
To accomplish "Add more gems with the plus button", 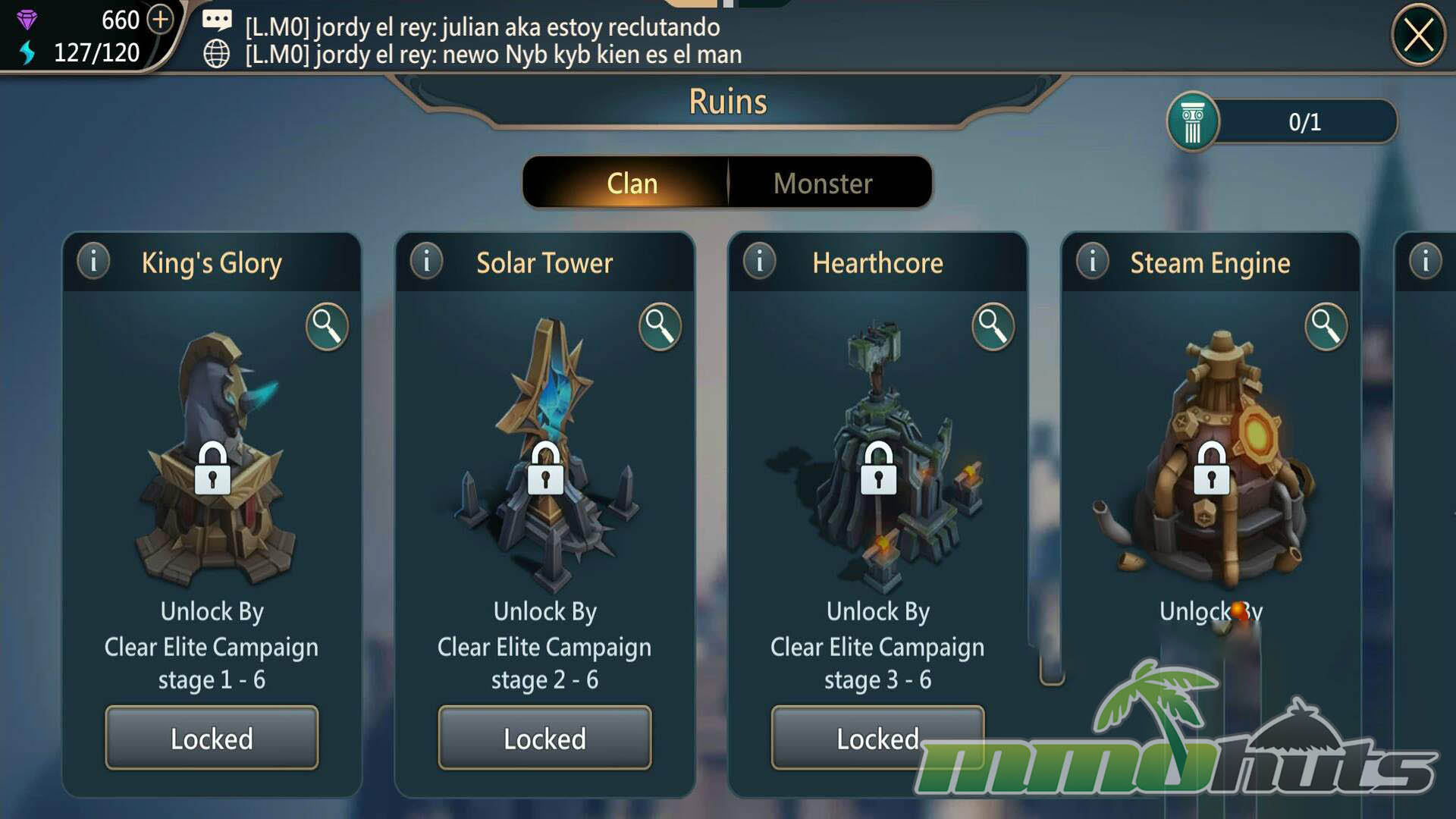I will point(160,19).
